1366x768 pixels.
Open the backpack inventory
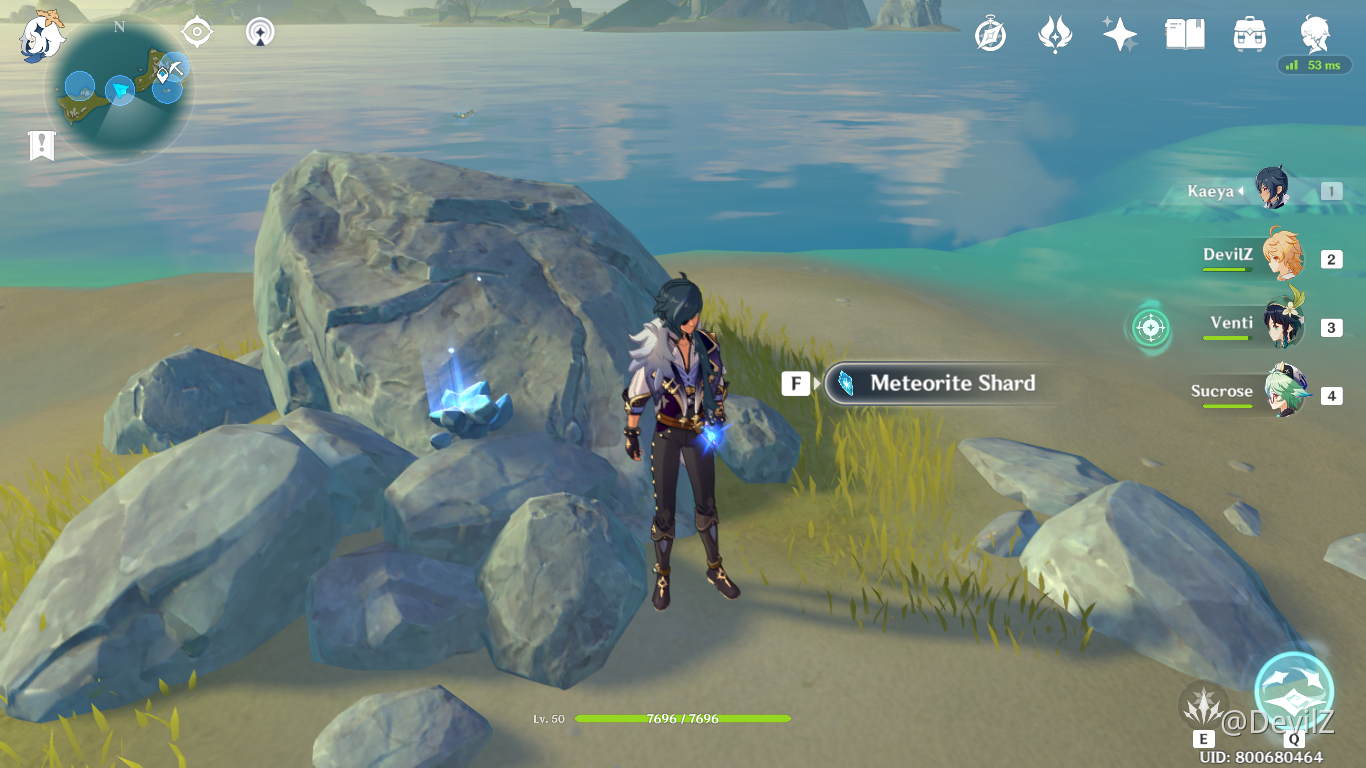coord(1250,35)
